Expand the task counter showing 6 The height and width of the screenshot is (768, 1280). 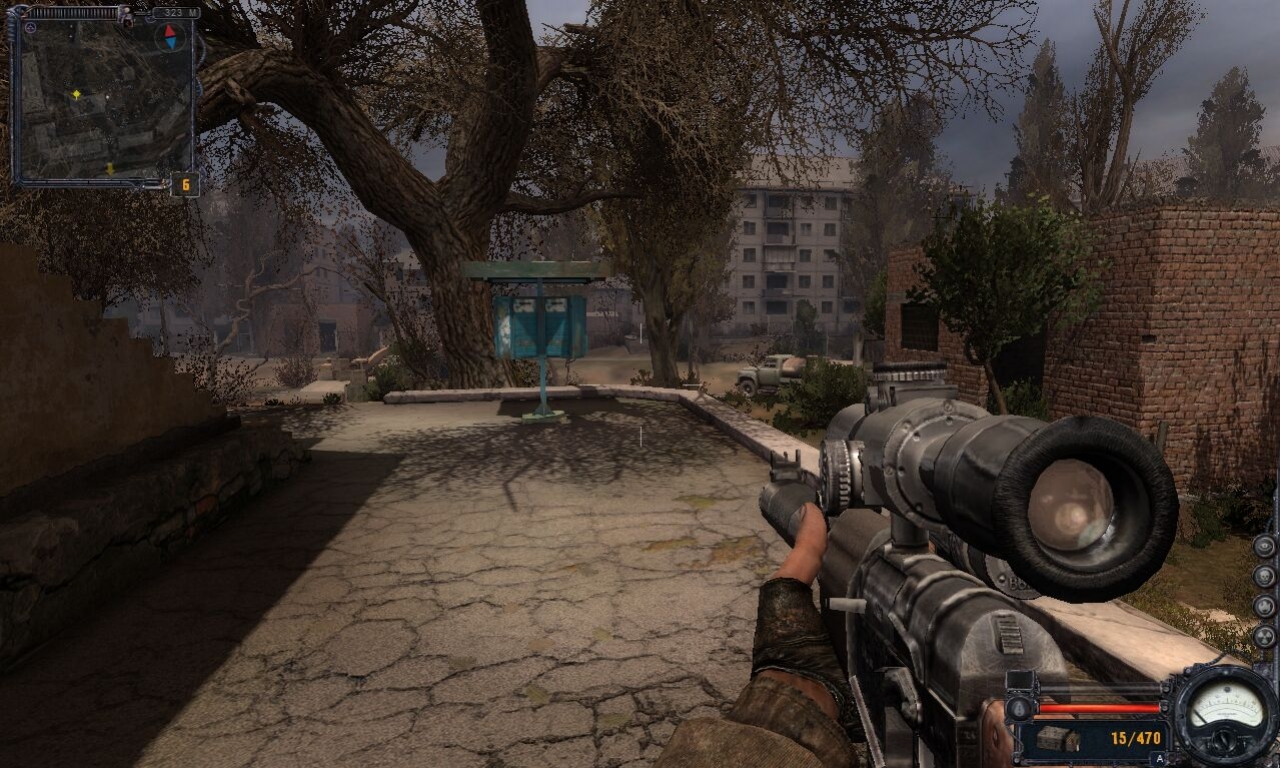pyautogui.click(x=185, y=184)
